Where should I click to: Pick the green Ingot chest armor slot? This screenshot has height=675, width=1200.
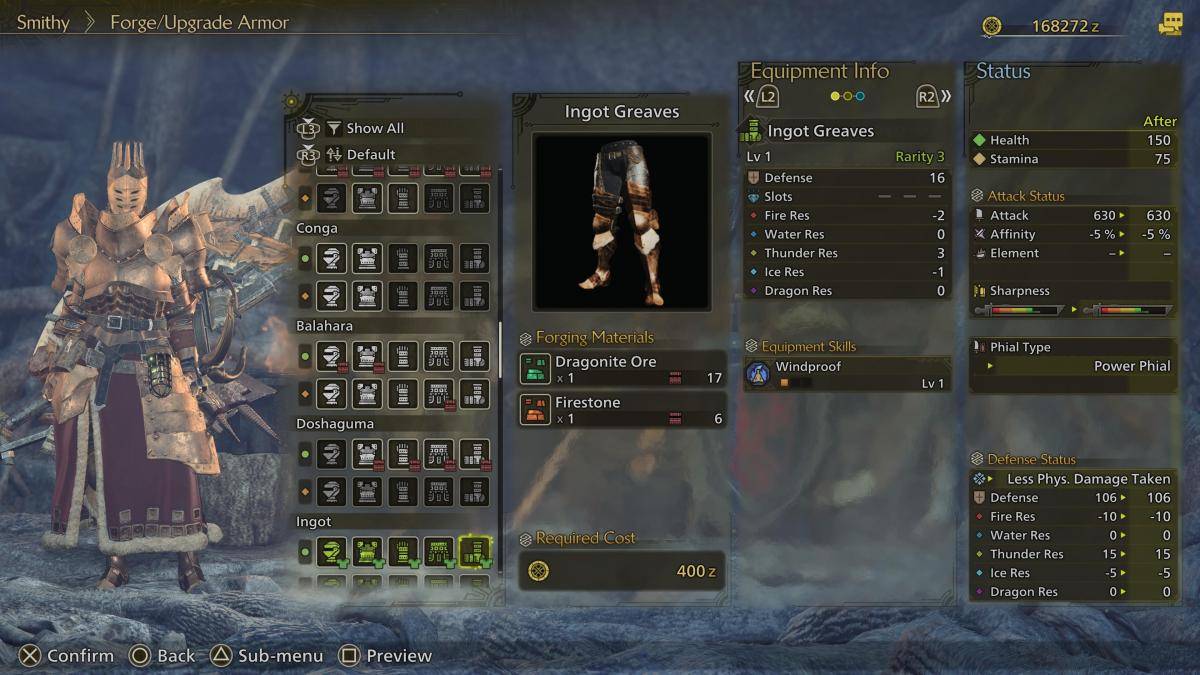[367, 550]
